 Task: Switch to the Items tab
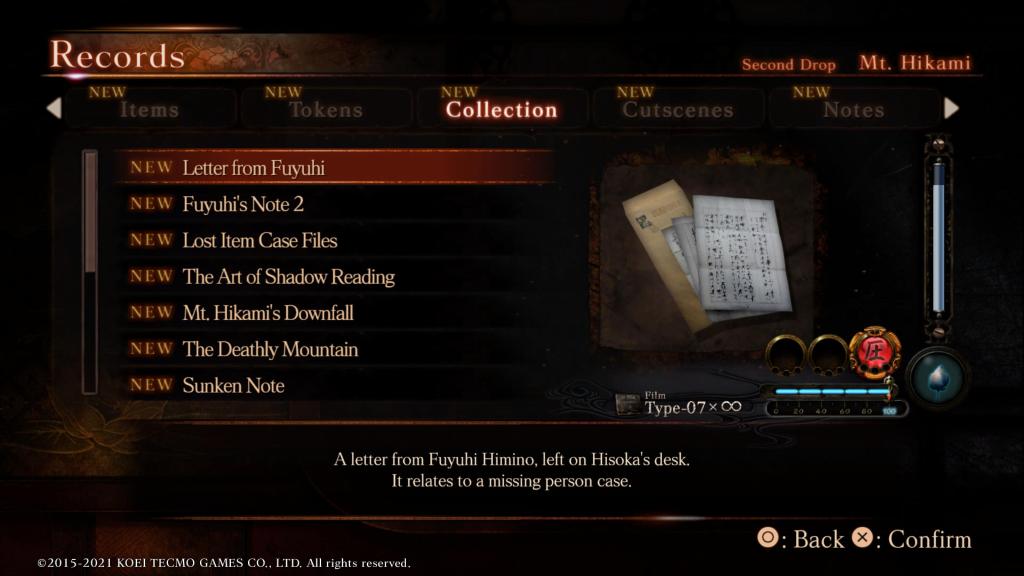149,109
